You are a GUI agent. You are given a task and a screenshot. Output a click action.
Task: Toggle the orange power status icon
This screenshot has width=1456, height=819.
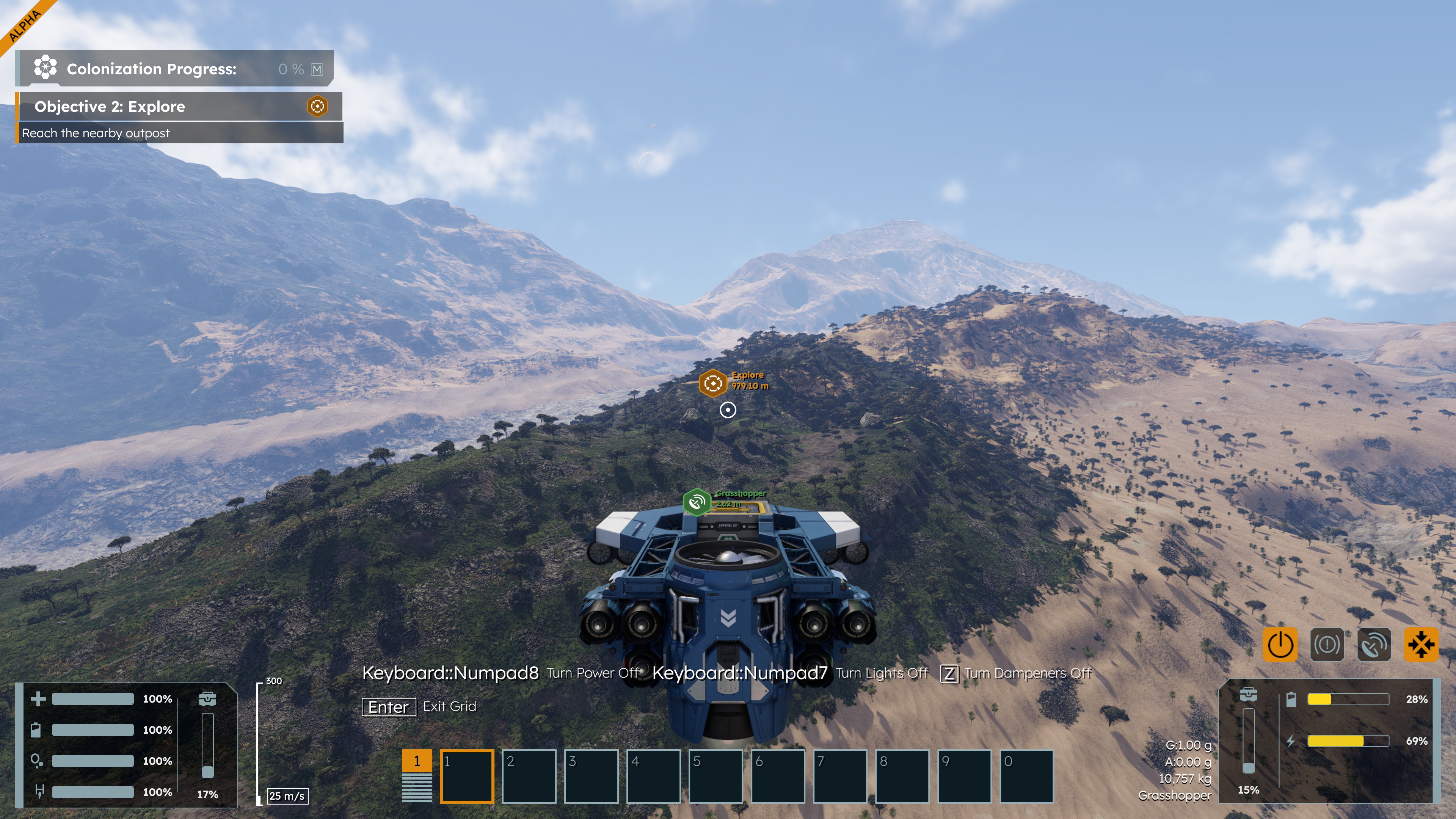[x=1280, y=644]
